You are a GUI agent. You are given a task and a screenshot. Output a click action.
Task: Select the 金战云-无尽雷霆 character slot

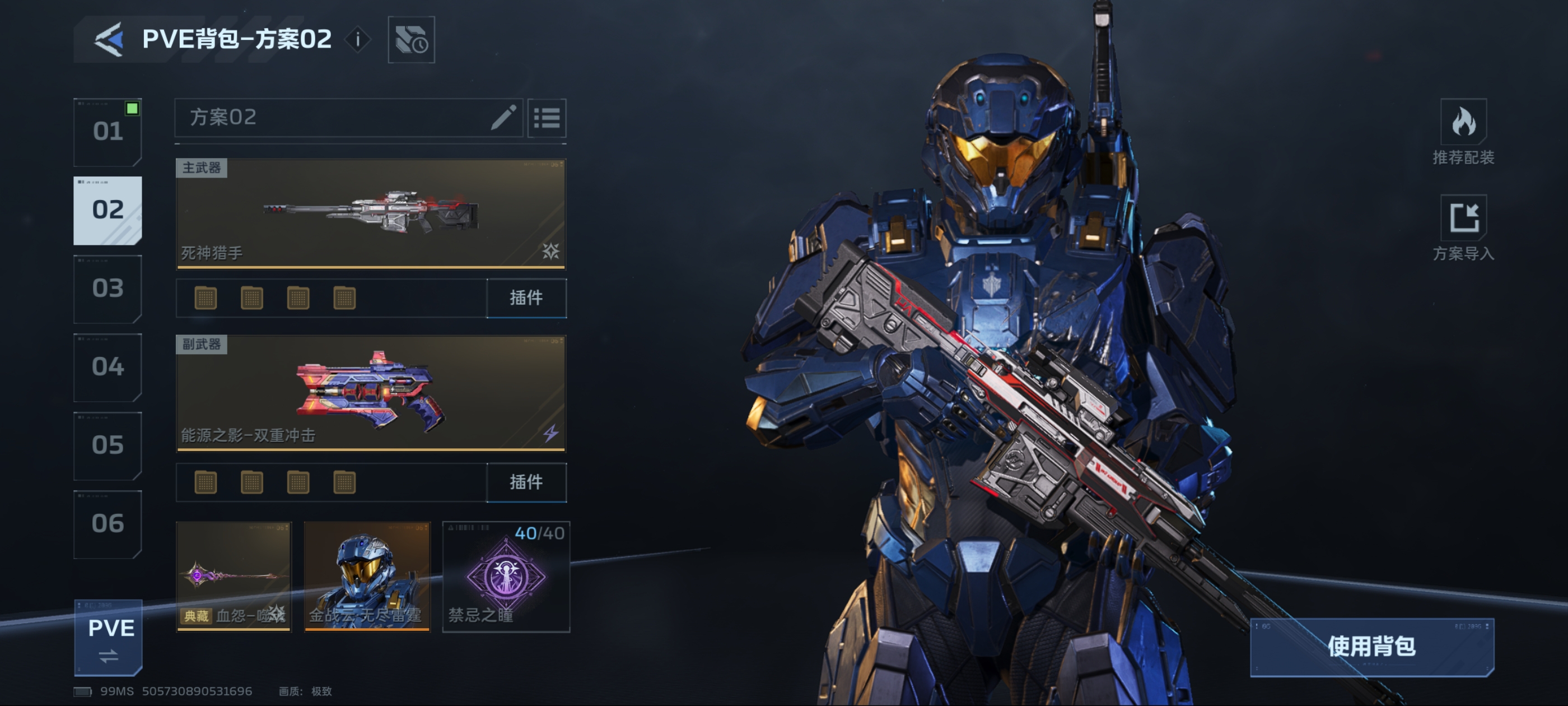(367, 575)
